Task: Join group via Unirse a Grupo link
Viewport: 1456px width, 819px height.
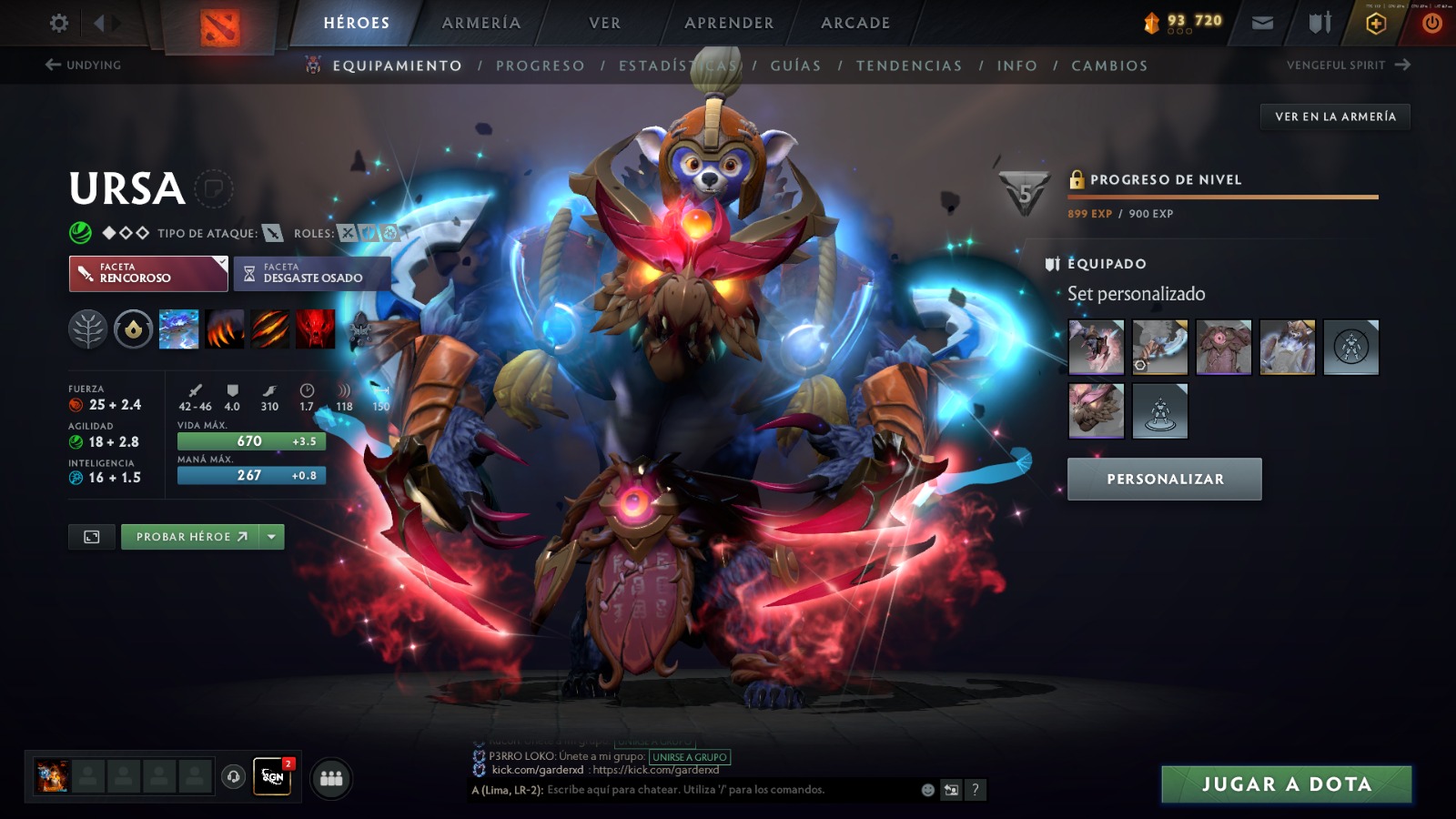Action: 690,757
